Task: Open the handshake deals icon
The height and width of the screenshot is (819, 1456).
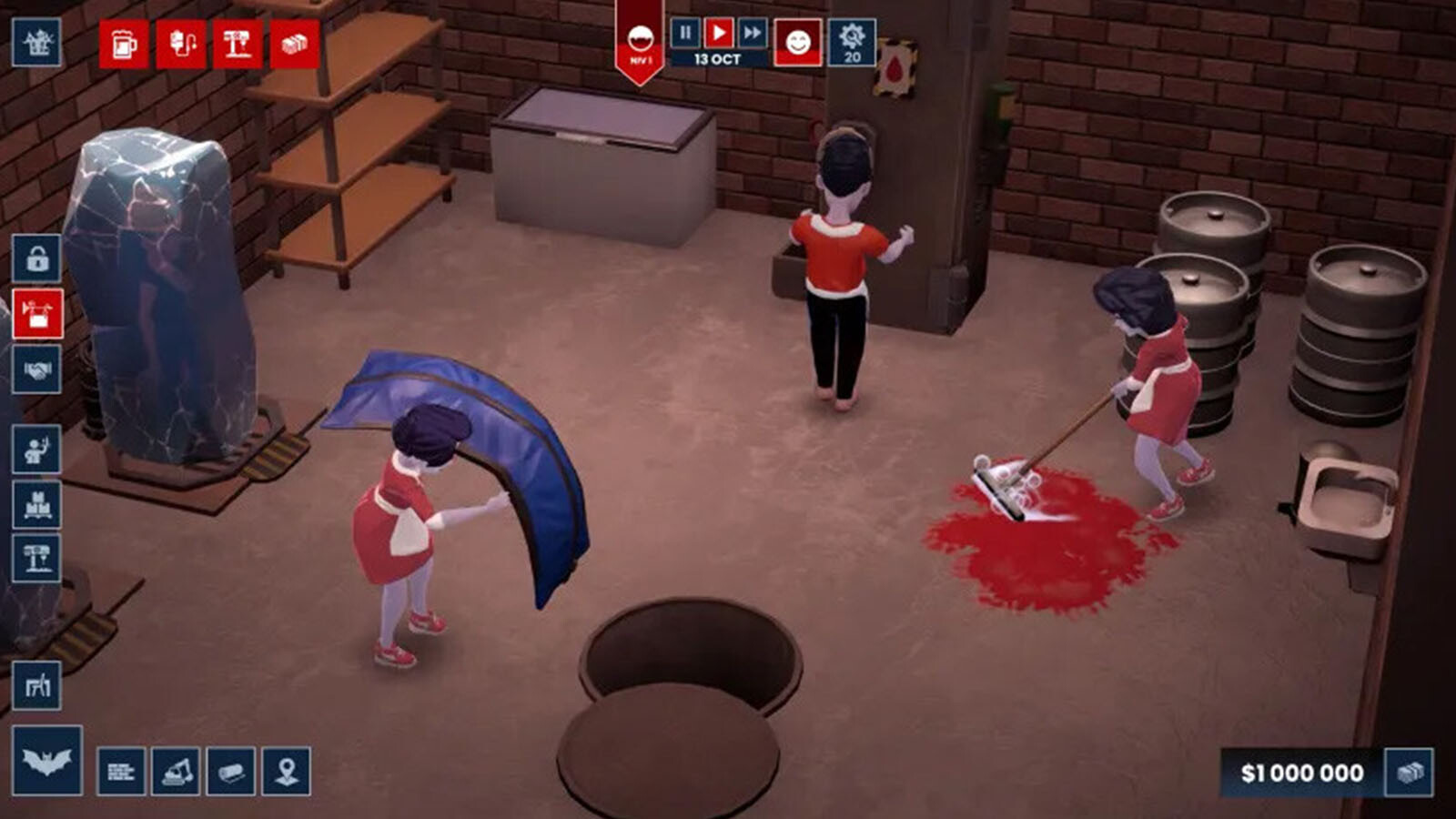Action: point(37,369)
